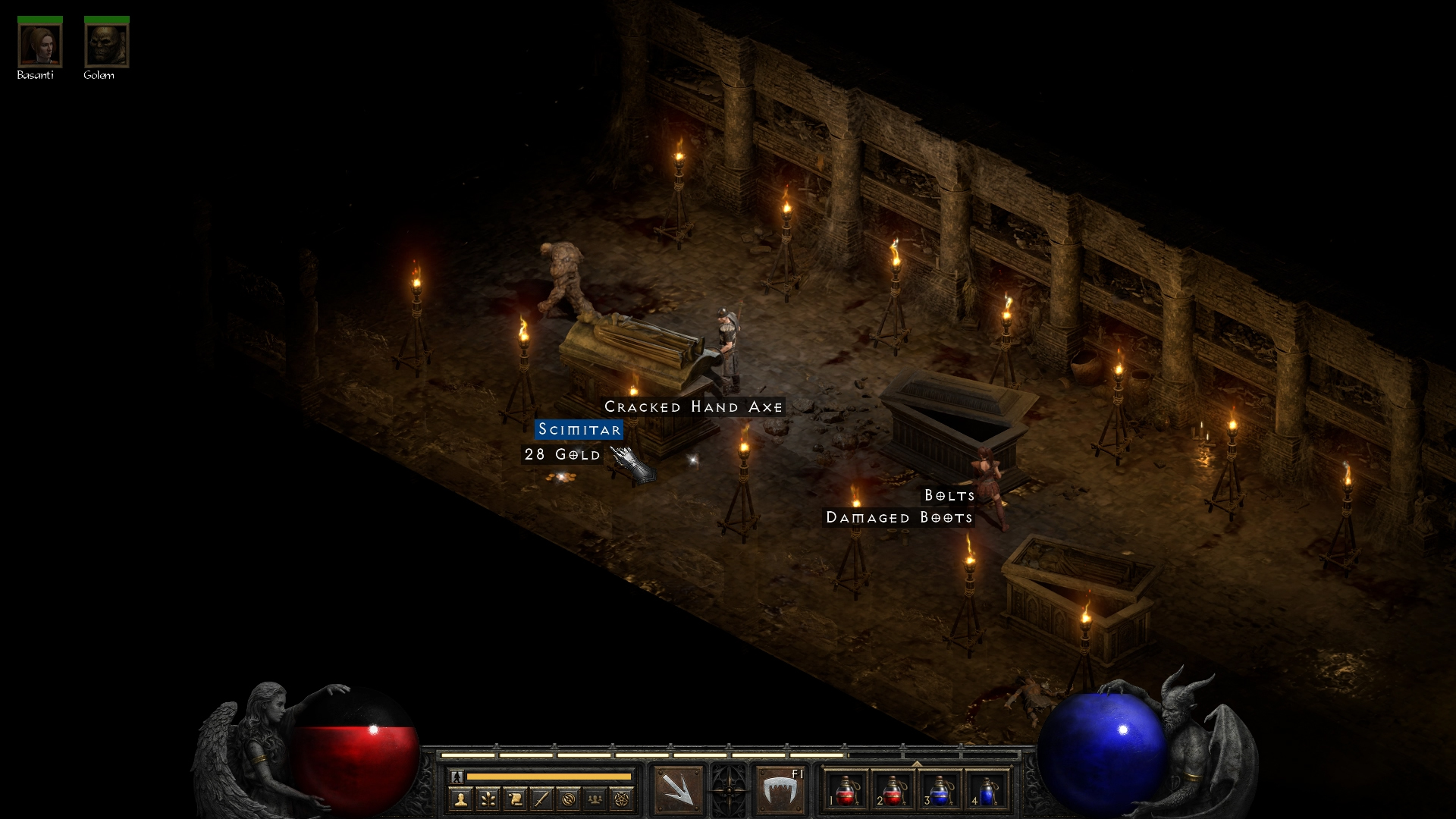
Task: Open the game menu pentagram icon
Action: coord(622,799)
